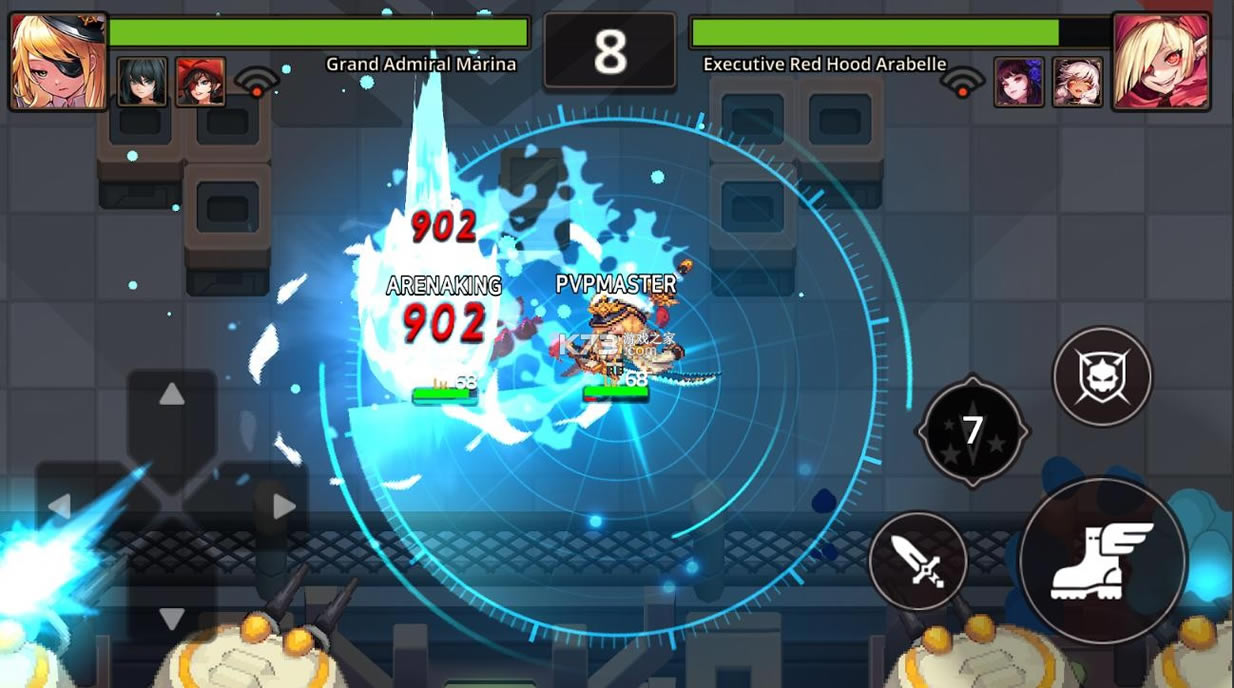This screenshot has height=688, width=1234.
Task: Select Grand Admiral Marina's eyepatch portrait
Action: (x=58, y=61)
